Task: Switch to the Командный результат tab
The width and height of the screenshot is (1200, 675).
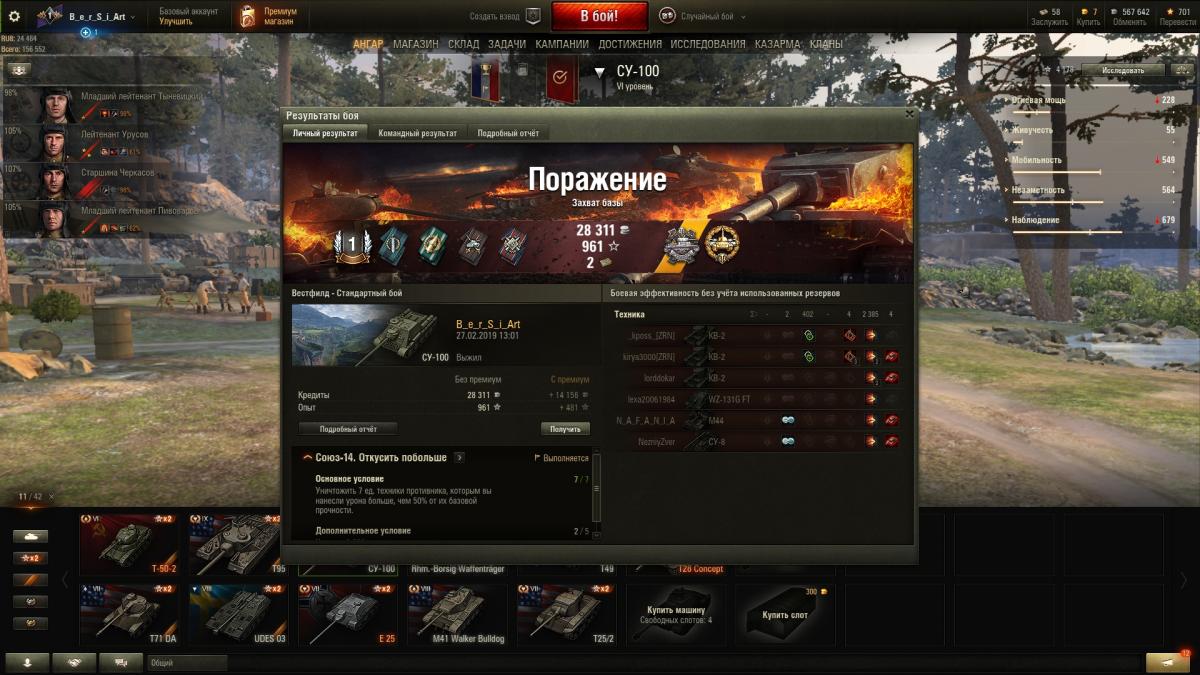Action: (x=417, y=133)
